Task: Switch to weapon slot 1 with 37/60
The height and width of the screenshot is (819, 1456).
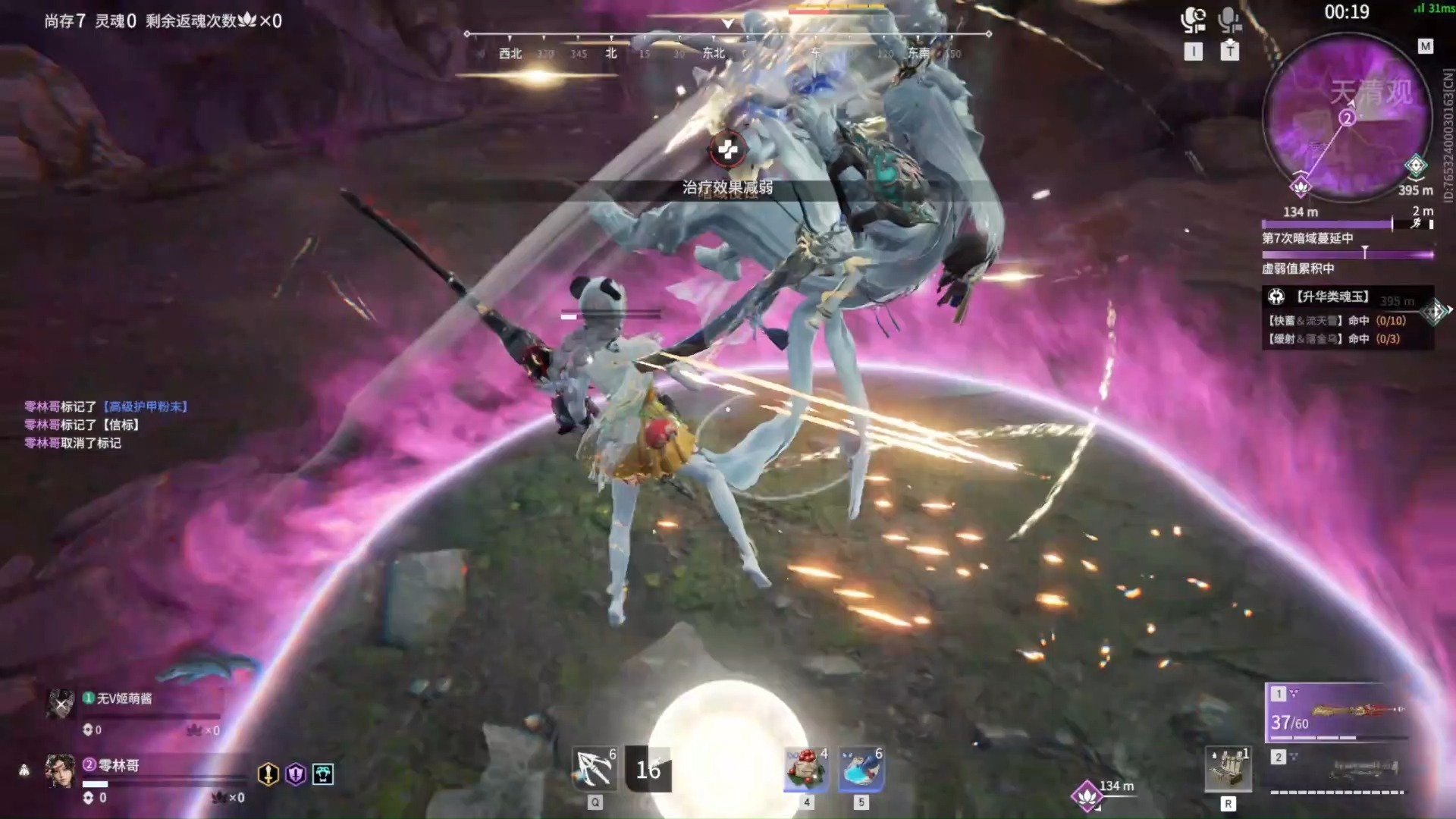Action: (x=1338, y=713)
